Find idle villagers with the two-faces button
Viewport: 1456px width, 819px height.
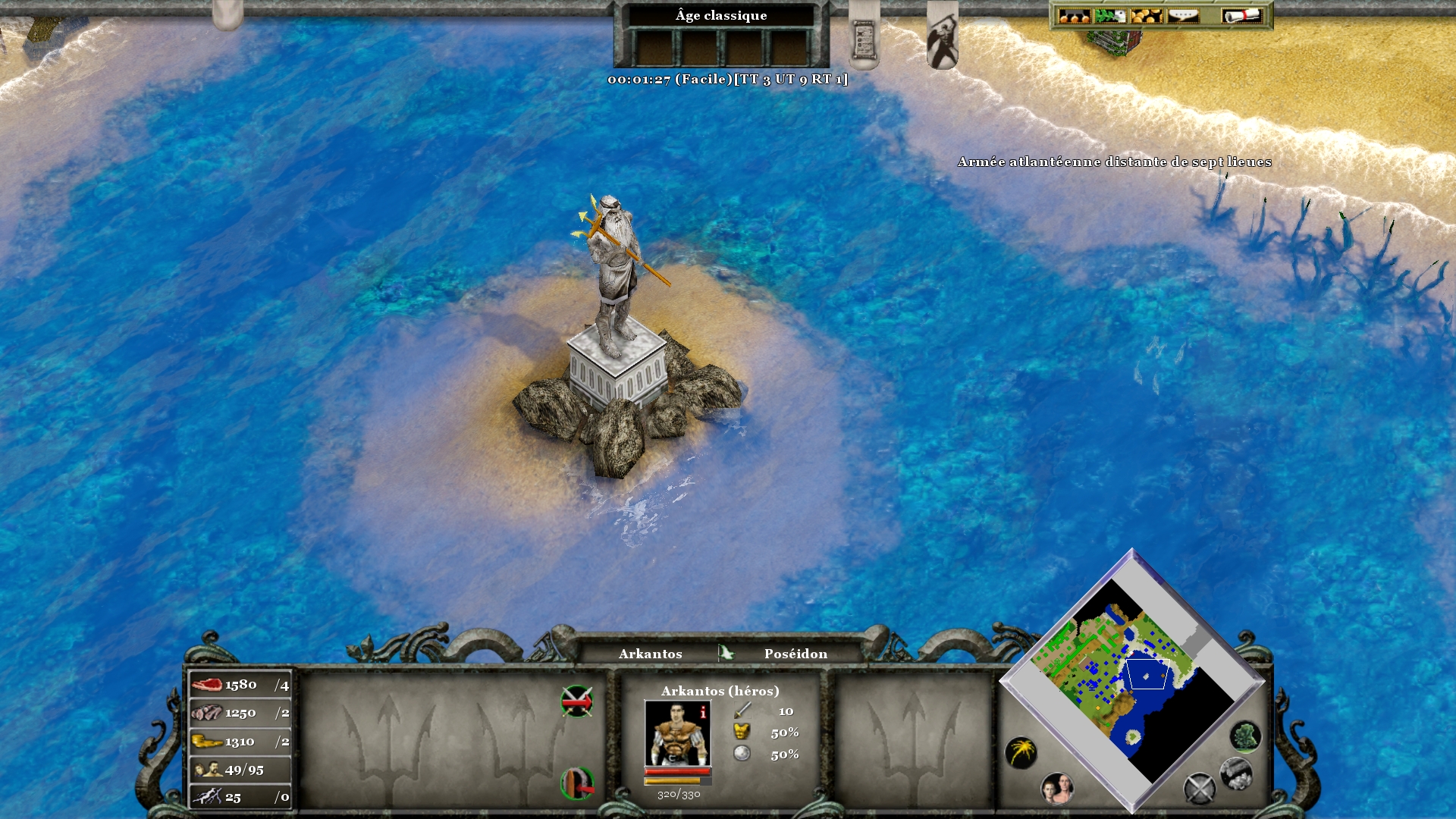pos(1056,789)
